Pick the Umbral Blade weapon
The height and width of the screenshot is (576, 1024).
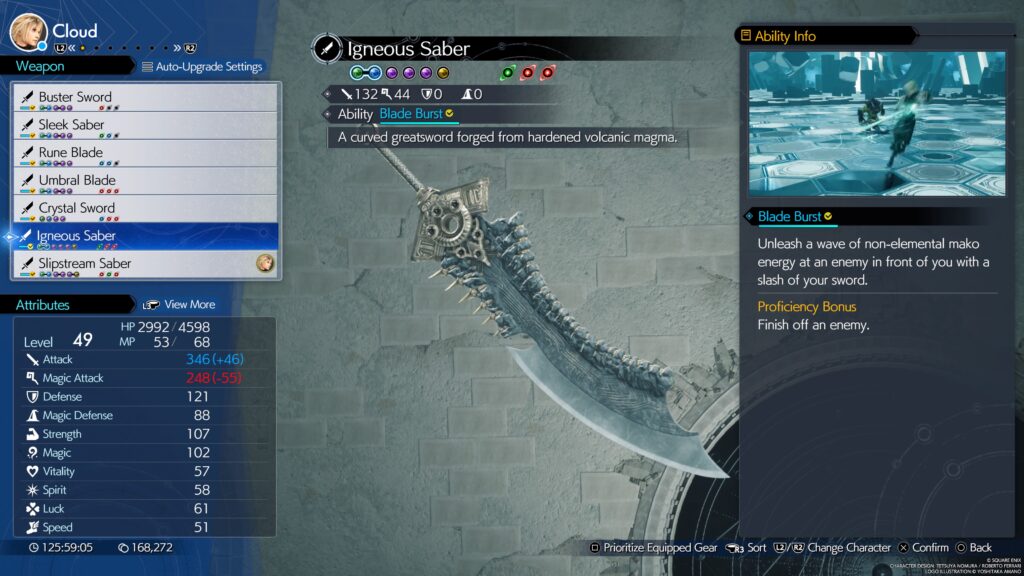[144, 181]
